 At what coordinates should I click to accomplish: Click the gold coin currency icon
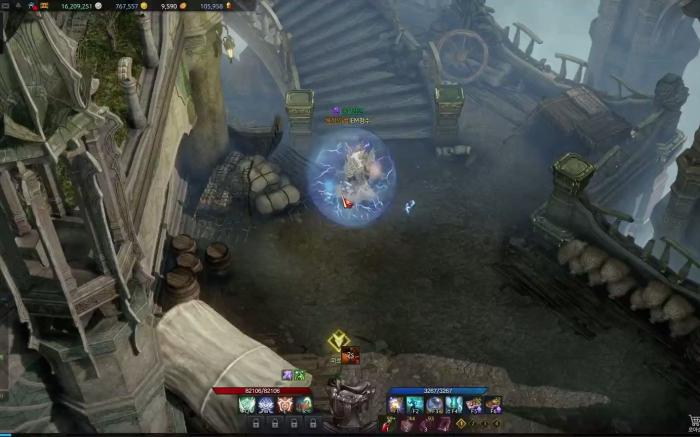tap(143, 6)
